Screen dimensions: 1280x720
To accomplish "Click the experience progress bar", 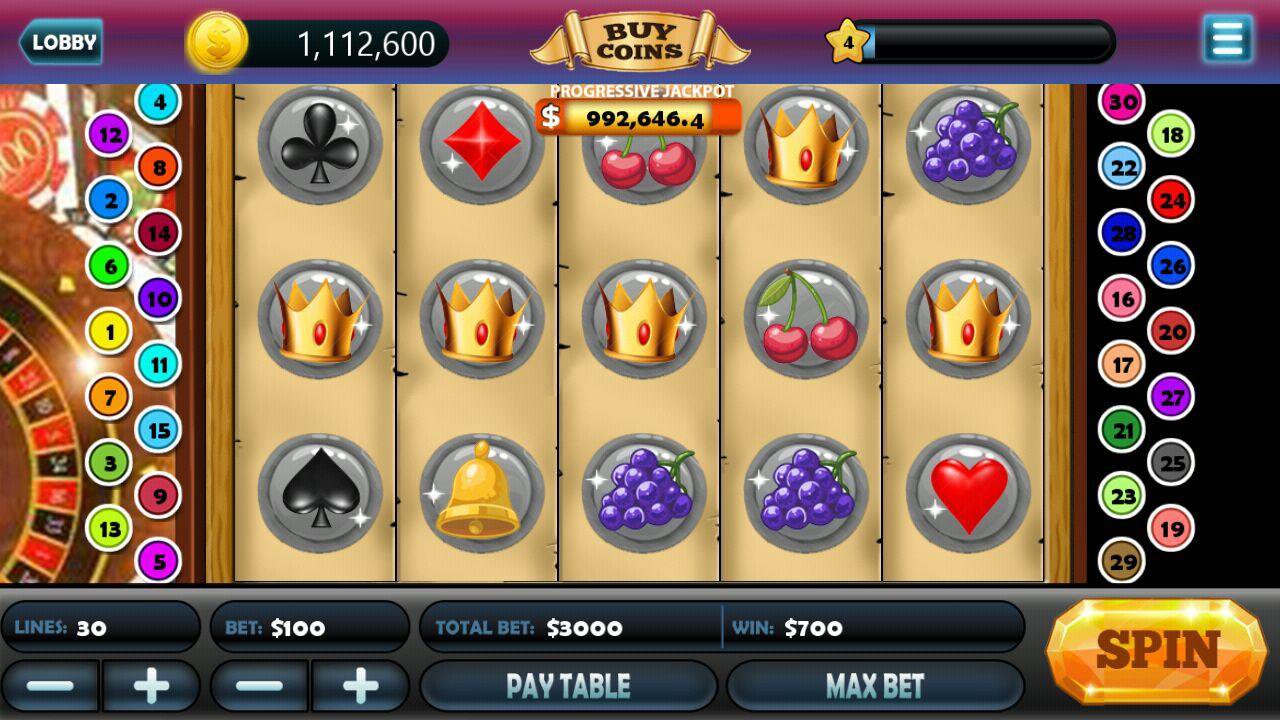I will pyautogui.click(x=990, y=43).
